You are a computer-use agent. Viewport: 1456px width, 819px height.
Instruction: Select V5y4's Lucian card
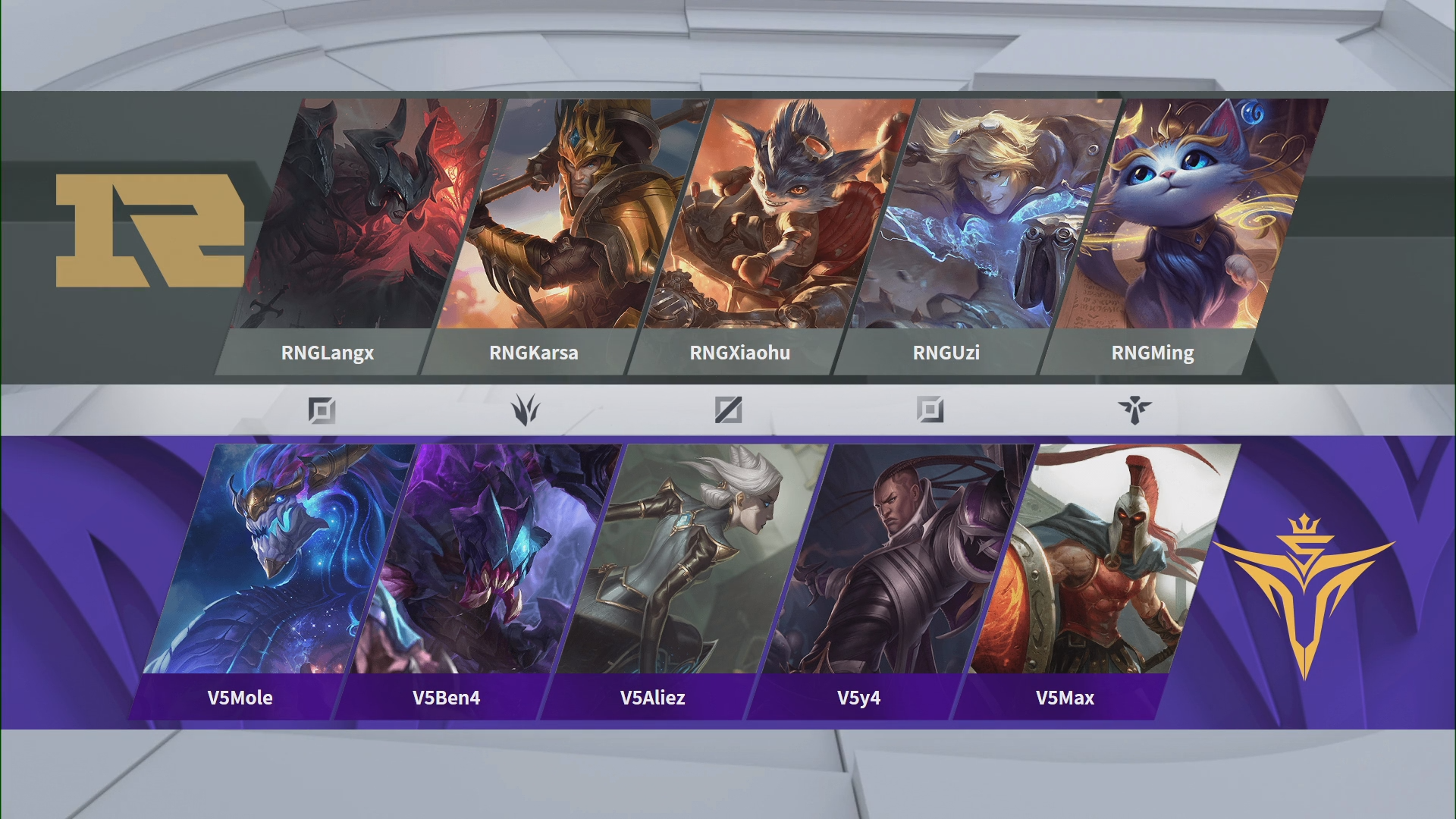pyautogui.click(x=896, y=561)
